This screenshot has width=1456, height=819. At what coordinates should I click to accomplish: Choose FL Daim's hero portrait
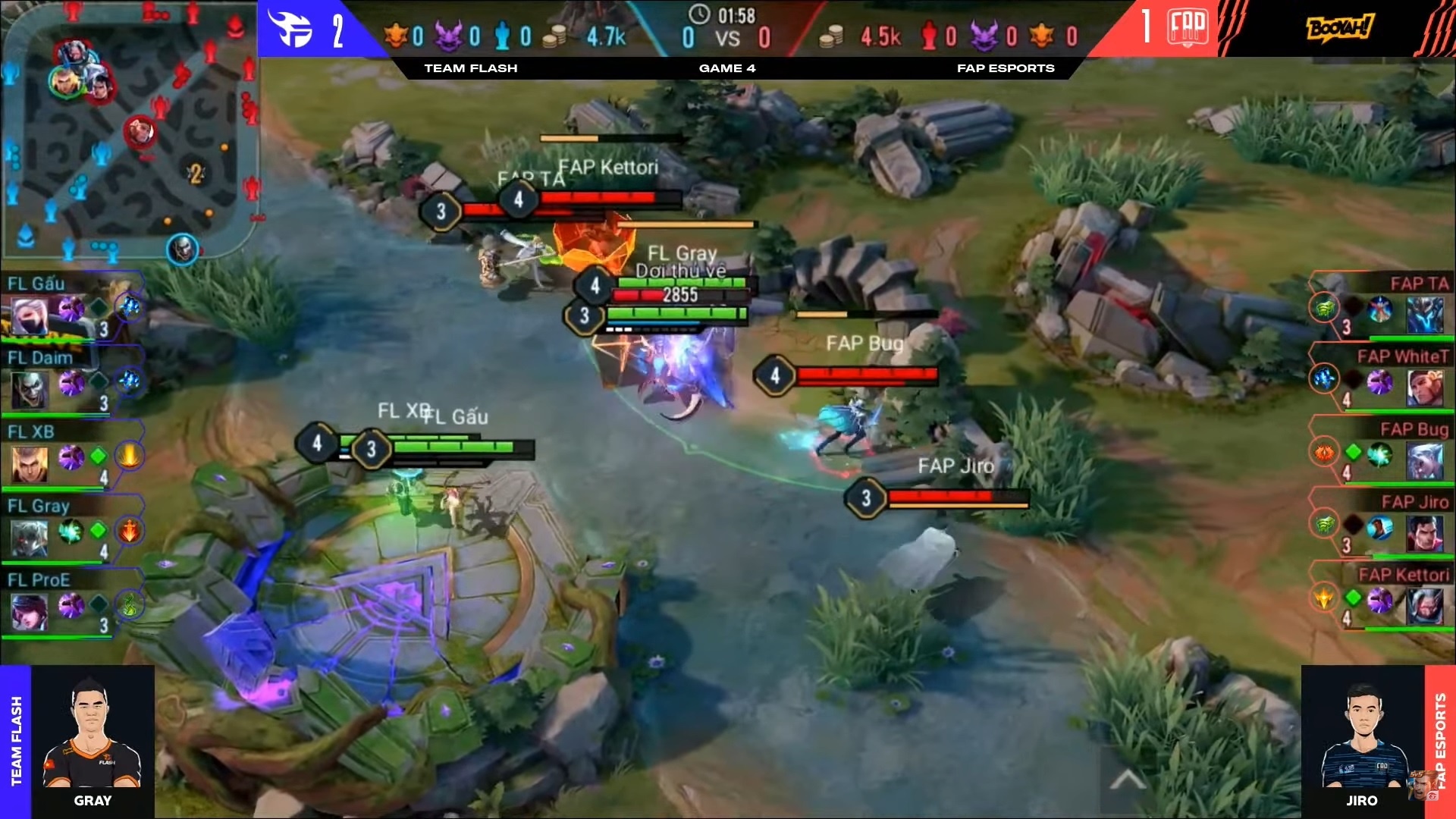pyautogui.click(x=29, y=388)
